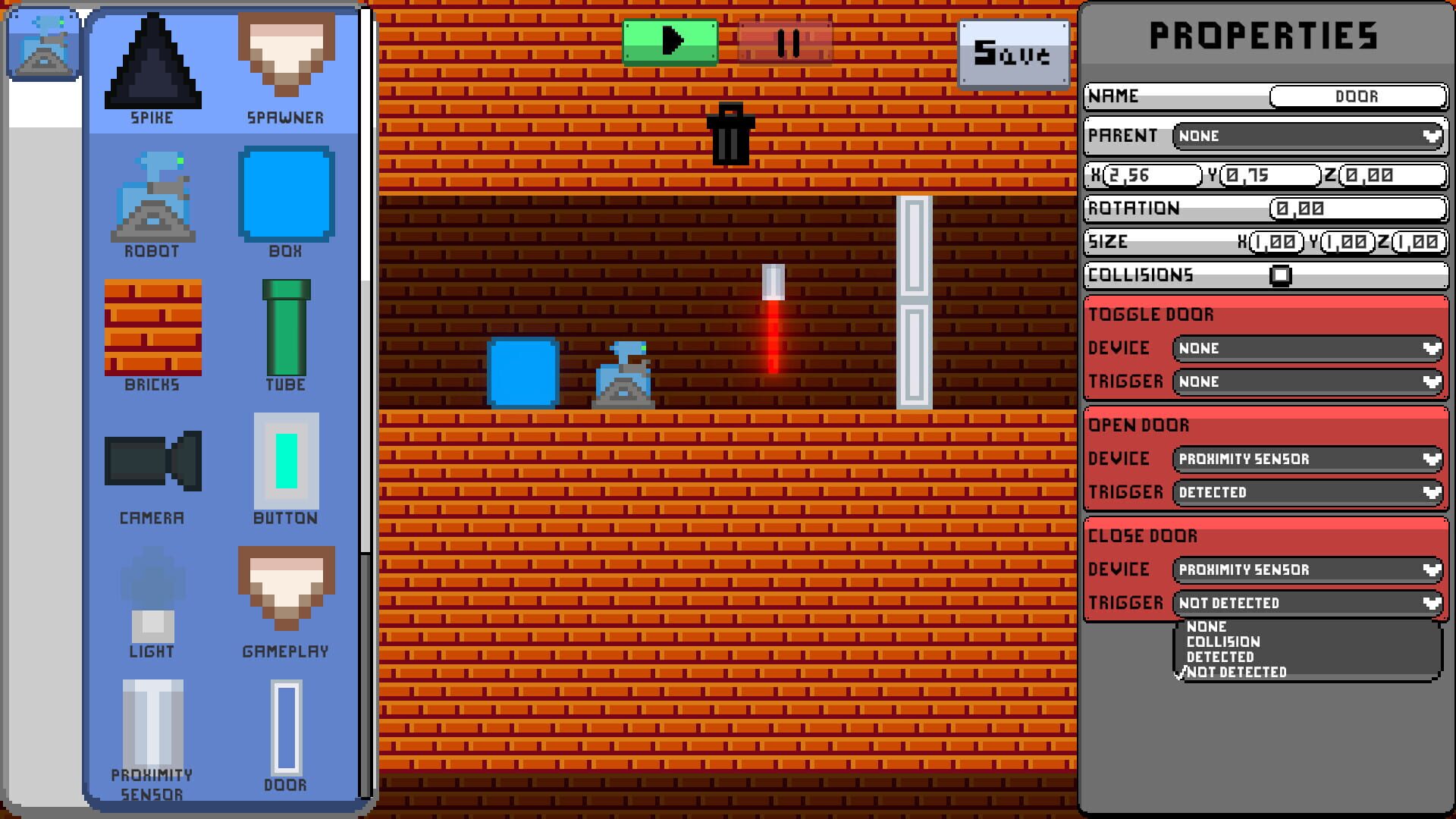Viewport: 1456px width, 819px height.
Task: Open the Parent dropdown
Action: pyautogui.click(x=1306, y=136)
